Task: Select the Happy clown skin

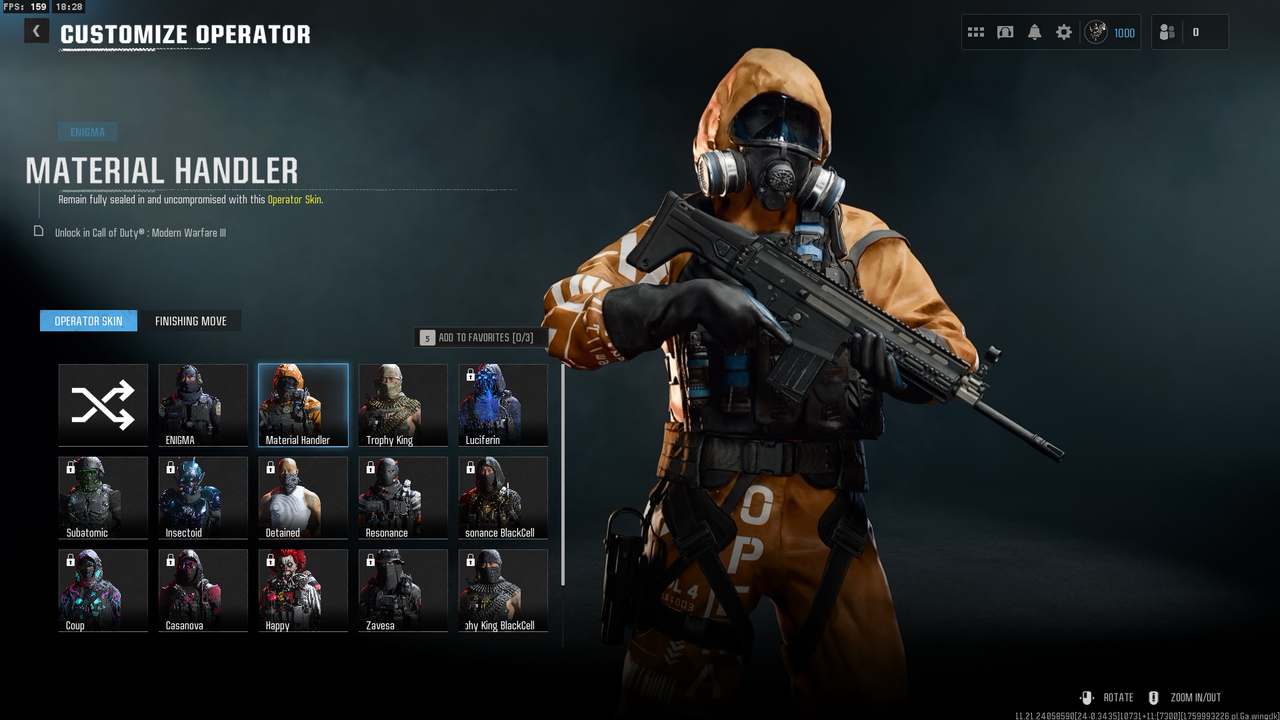Action: pos(303,590)
